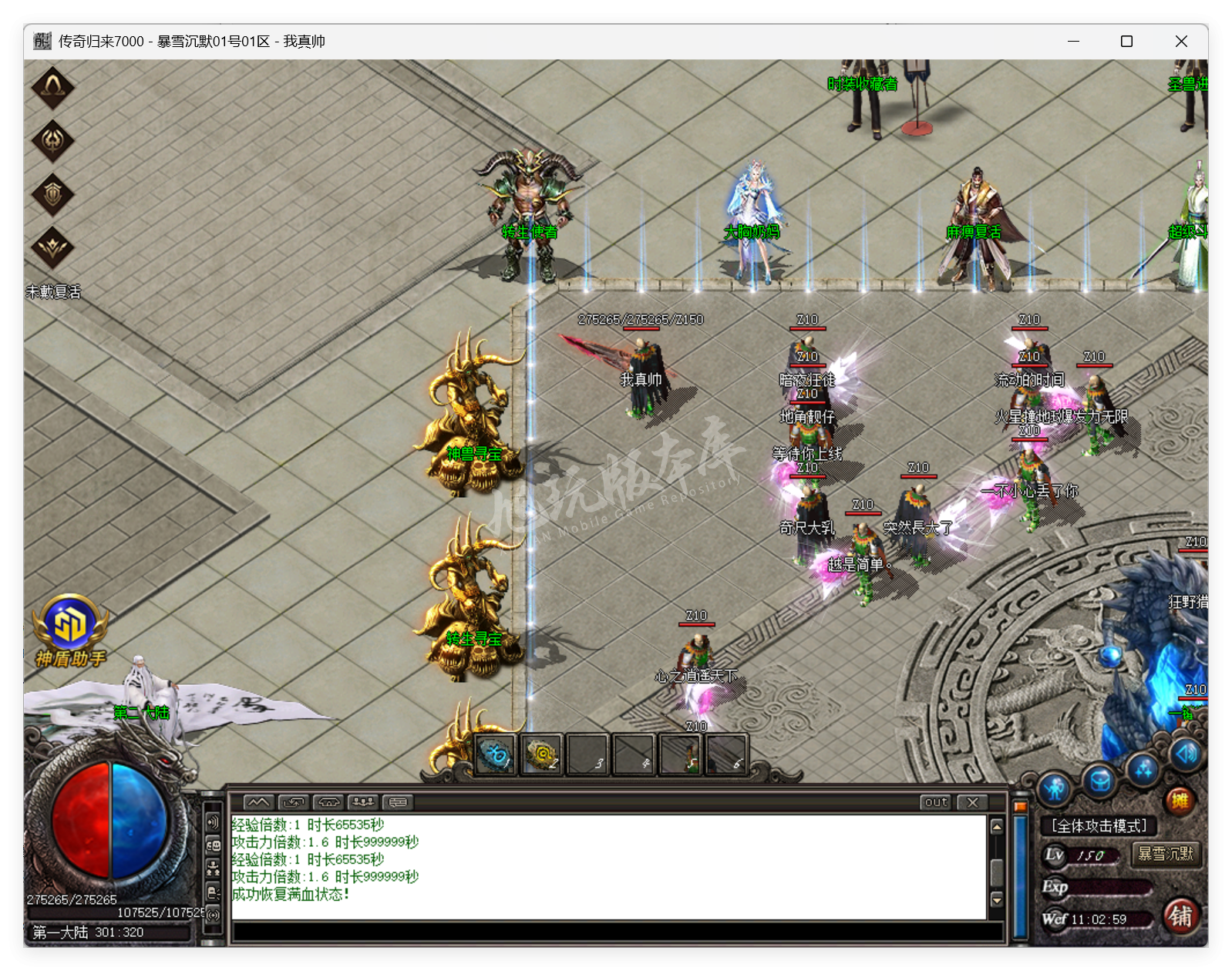Select the group chat icon in chat toolbar

point(365,802)
